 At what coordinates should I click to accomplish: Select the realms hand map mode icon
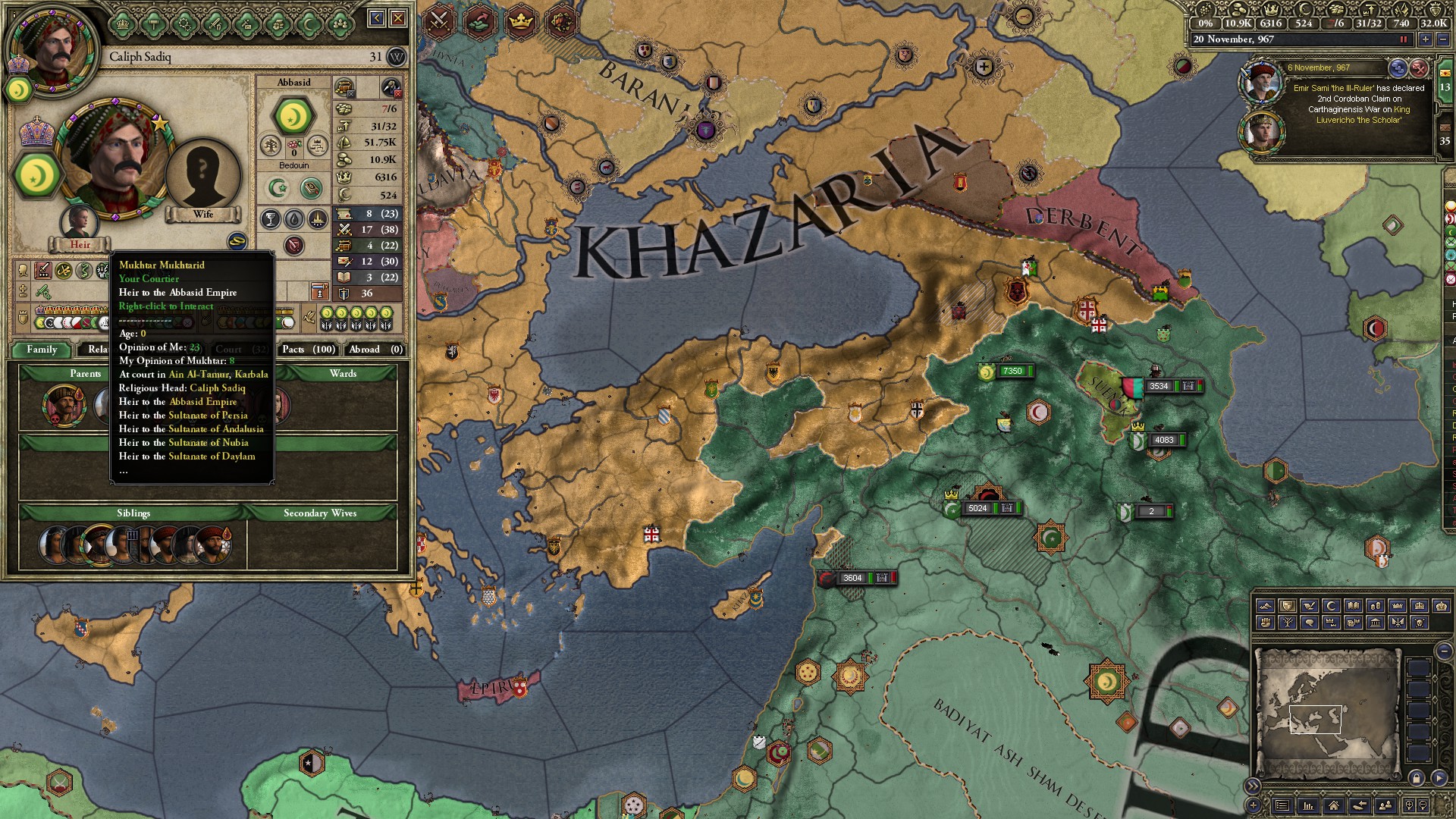tap(1266, 623)
